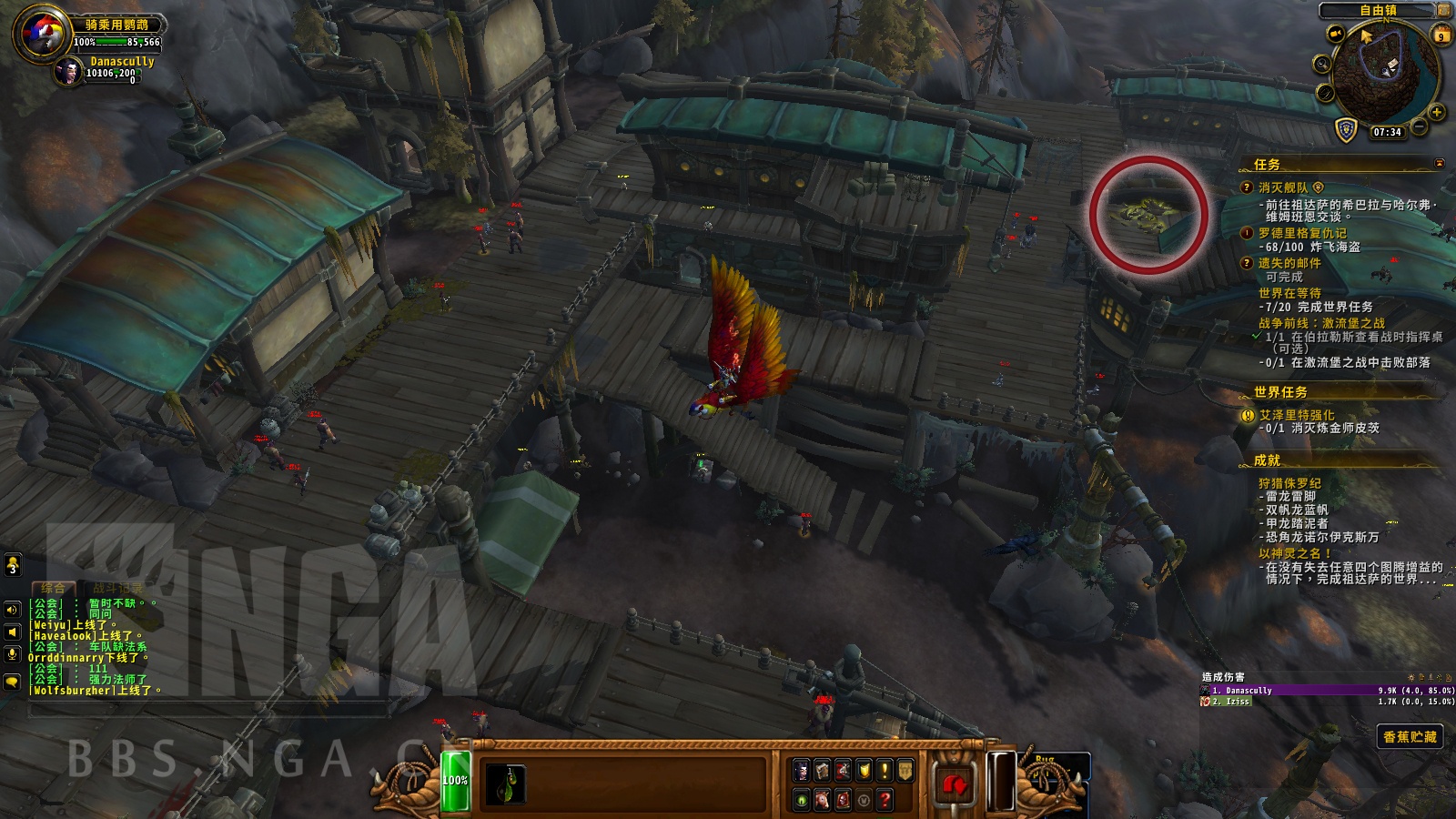
Task: Switch to the 战斗记录 chat tab
Action: pyautogui.click(x=116, y=588)
